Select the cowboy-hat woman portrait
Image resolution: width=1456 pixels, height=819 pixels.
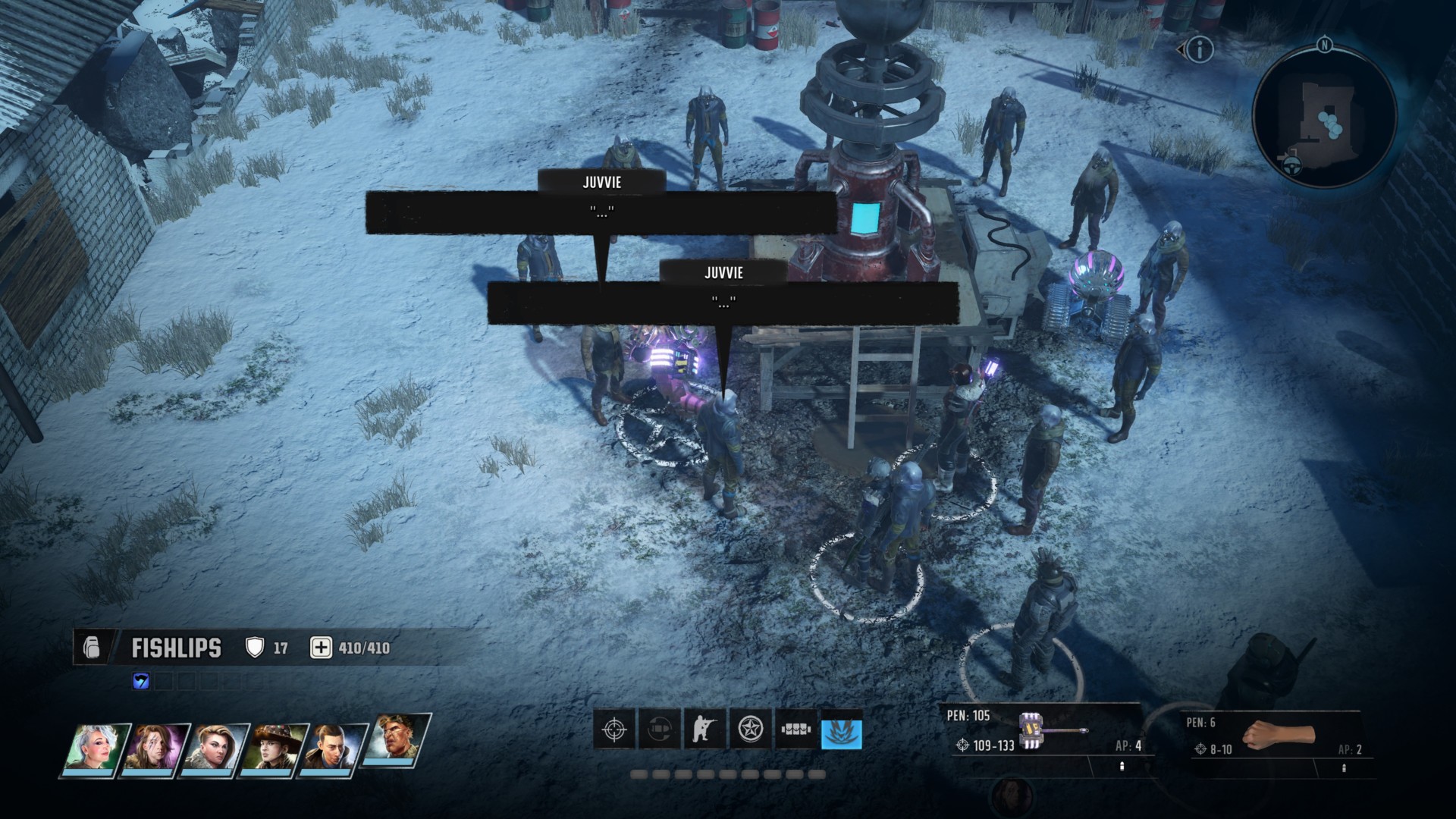point(275,748)
